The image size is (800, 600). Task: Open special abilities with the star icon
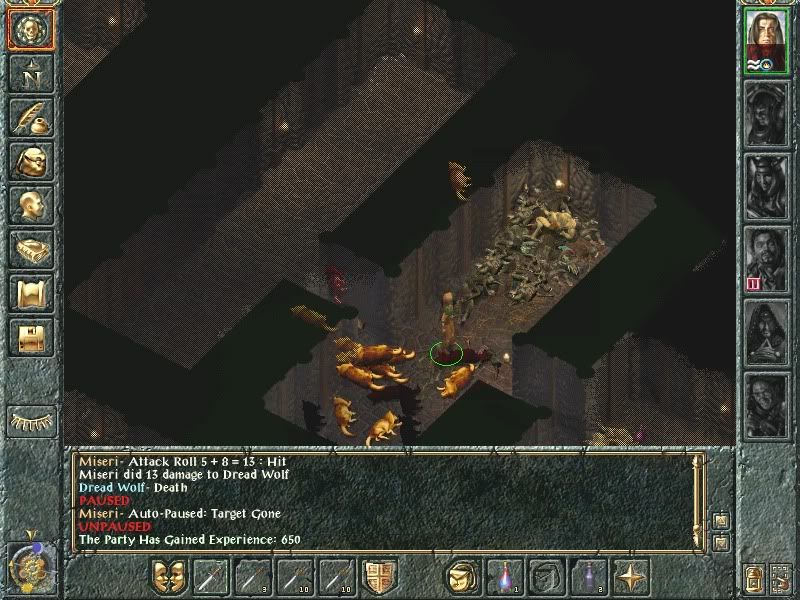point(631,577)
